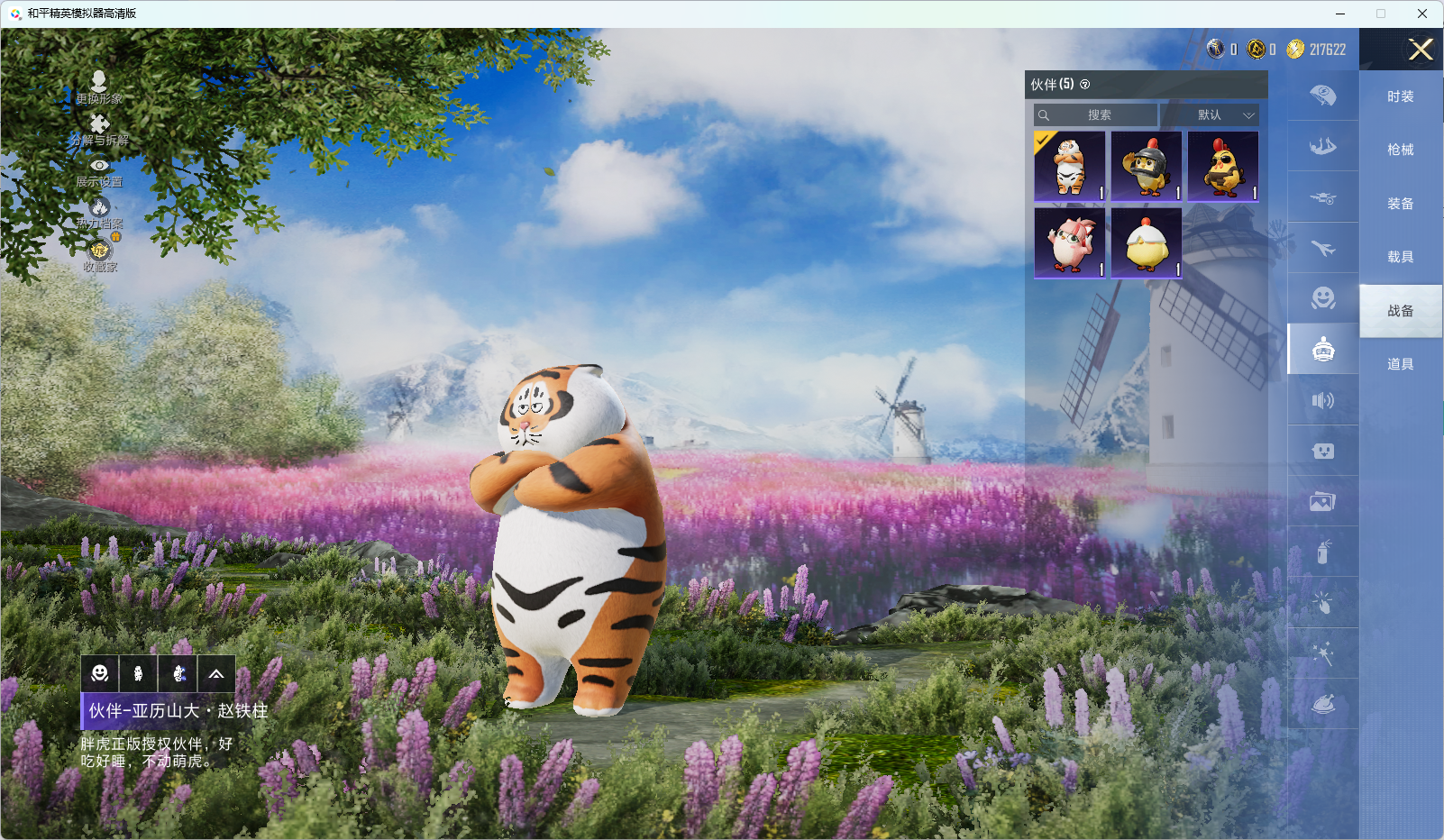The image size is (1444, 840).
Task: Close the inventory with the X button
Action: pyautogui.click(x=1421, y=50)
